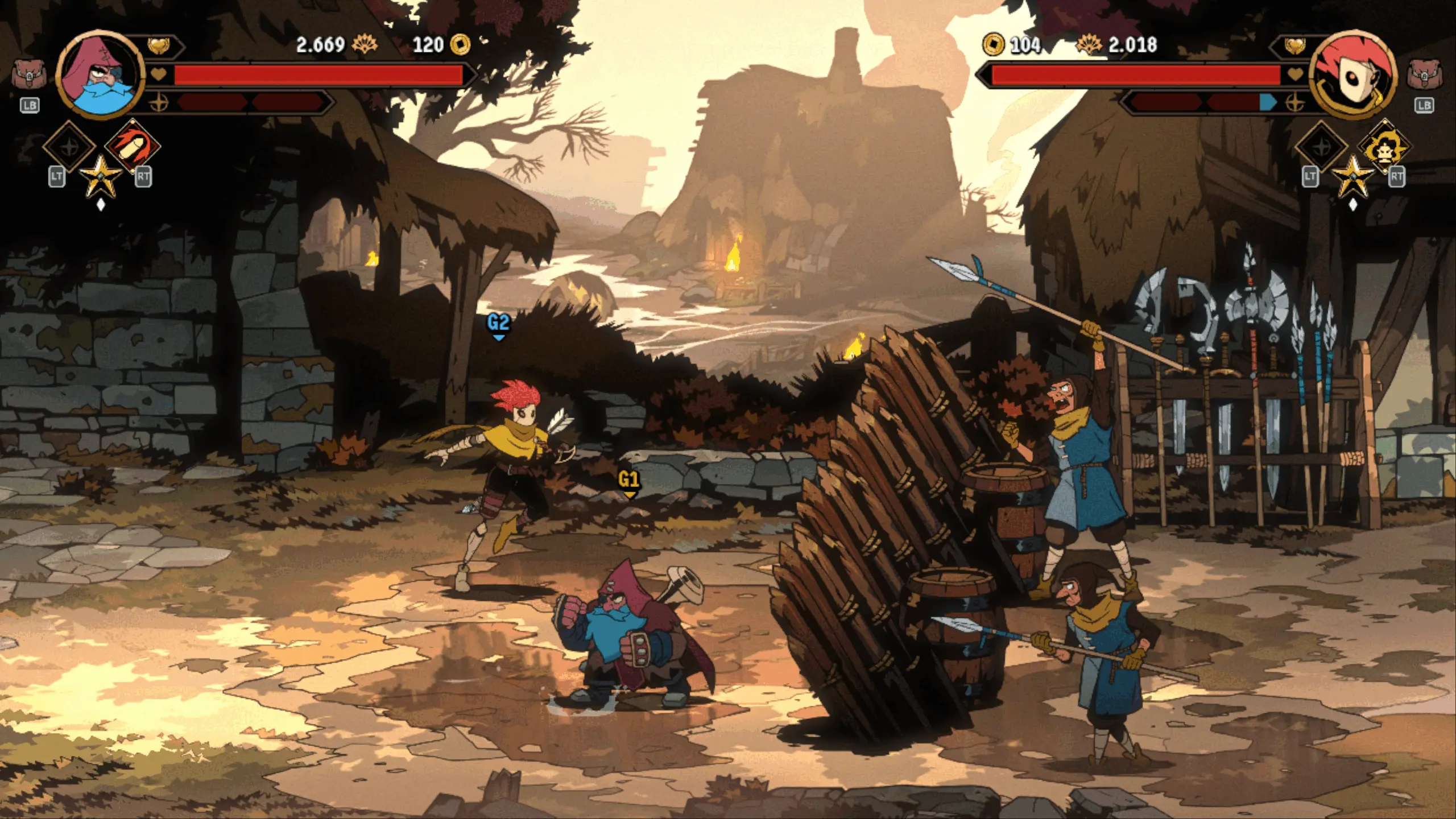Select the empty ability slot beside the monkey icon
Viewport: 1456px width, 819px height.
pos(1321,146)
